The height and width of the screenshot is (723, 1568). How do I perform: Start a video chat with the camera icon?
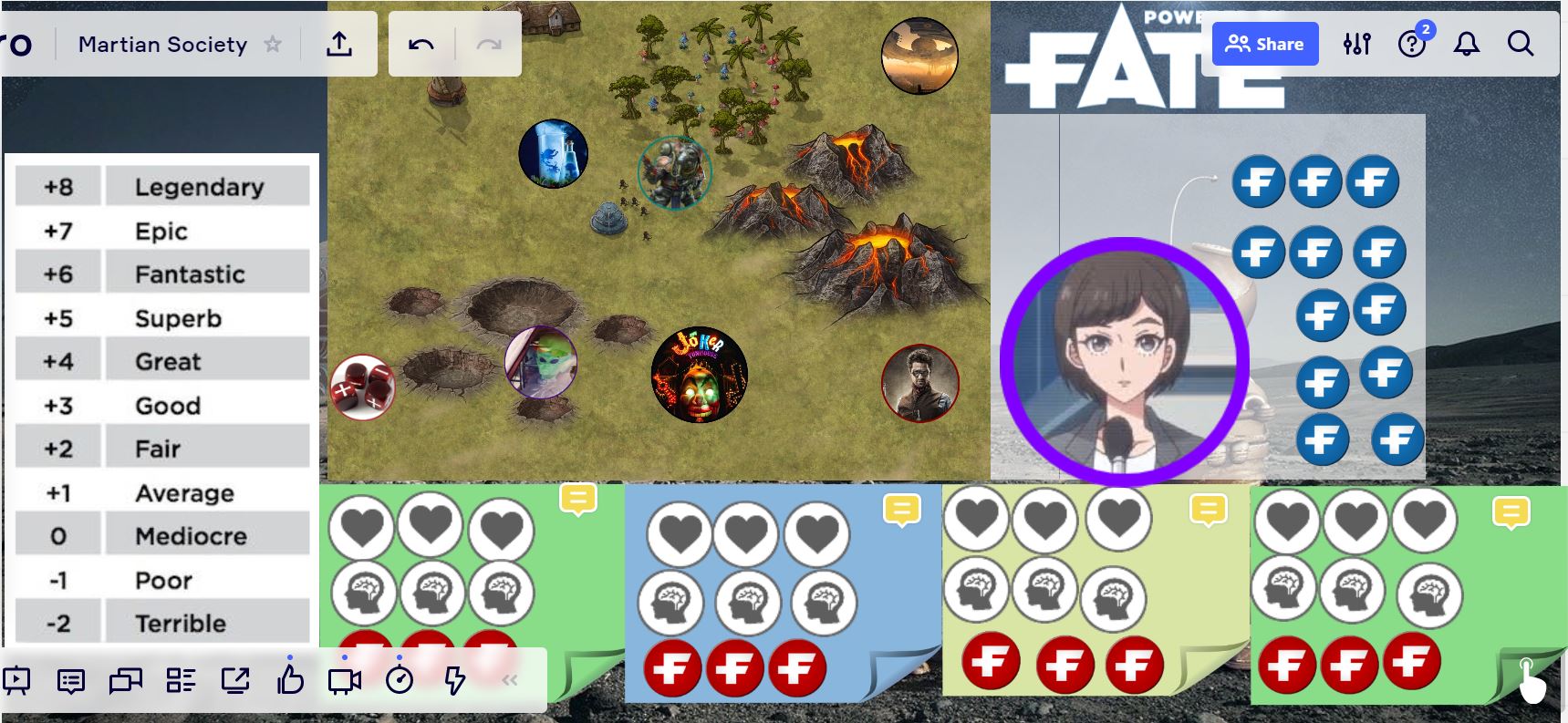(x=344, y=679)
